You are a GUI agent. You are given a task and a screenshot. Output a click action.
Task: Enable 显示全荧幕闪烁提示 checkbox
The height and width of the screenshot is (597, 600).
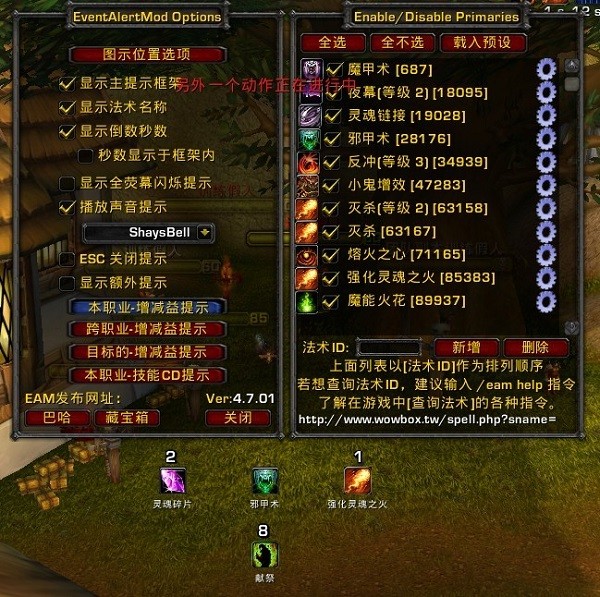[x=67, y=184]
